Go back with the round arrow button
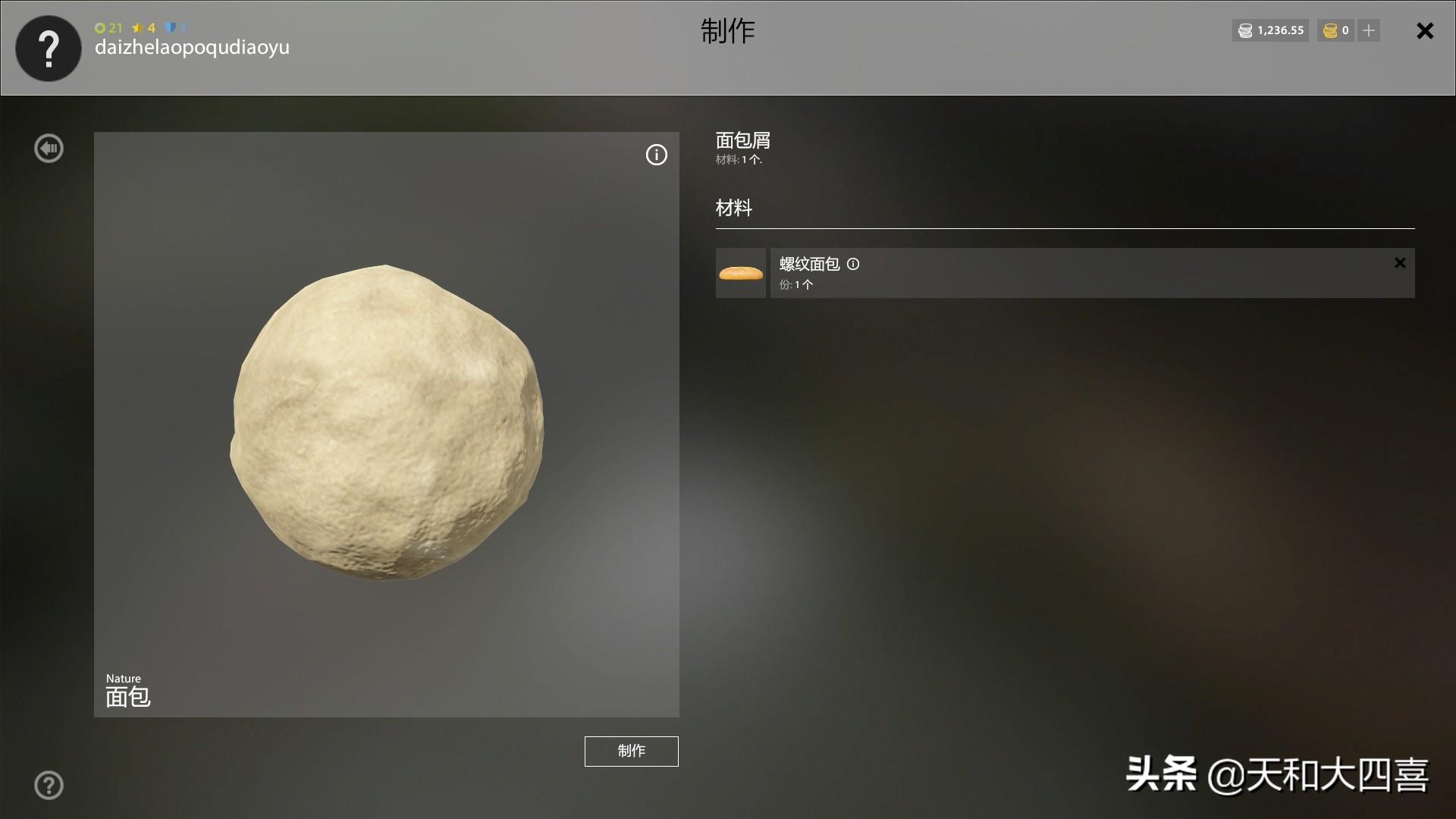 [49, 149]
